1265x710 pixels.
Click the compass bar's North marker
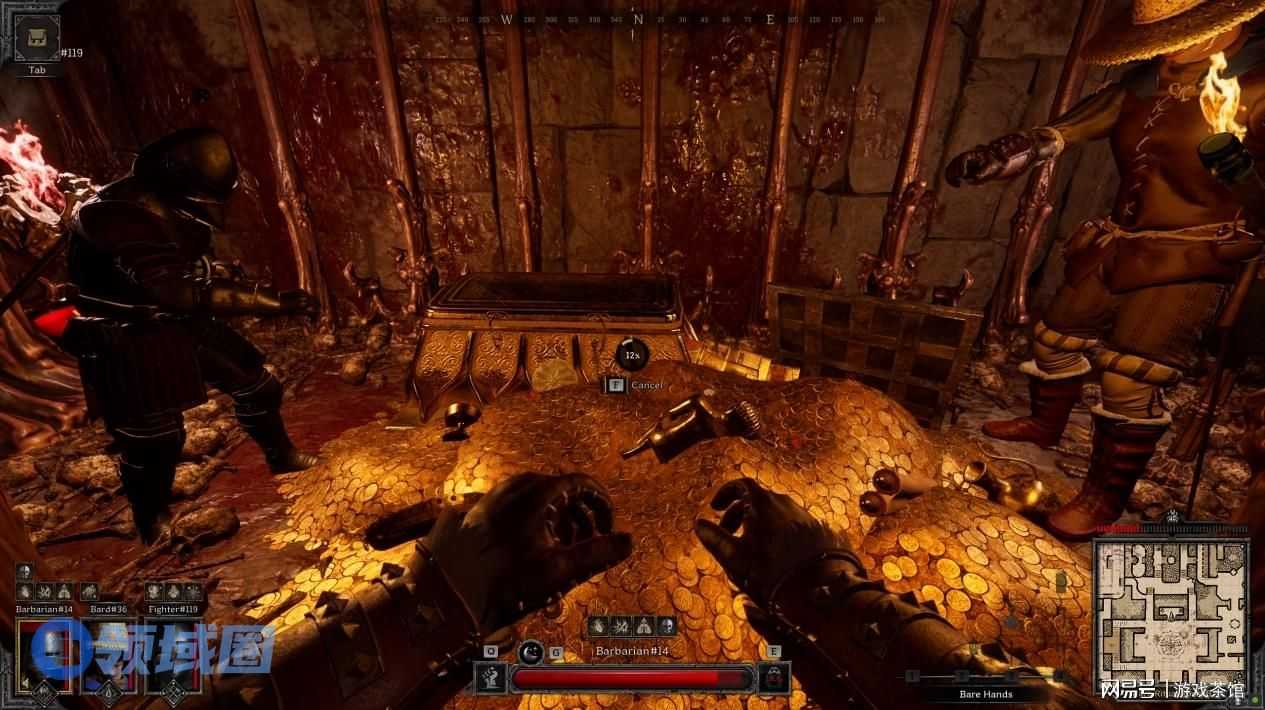(x=637, y=19)
